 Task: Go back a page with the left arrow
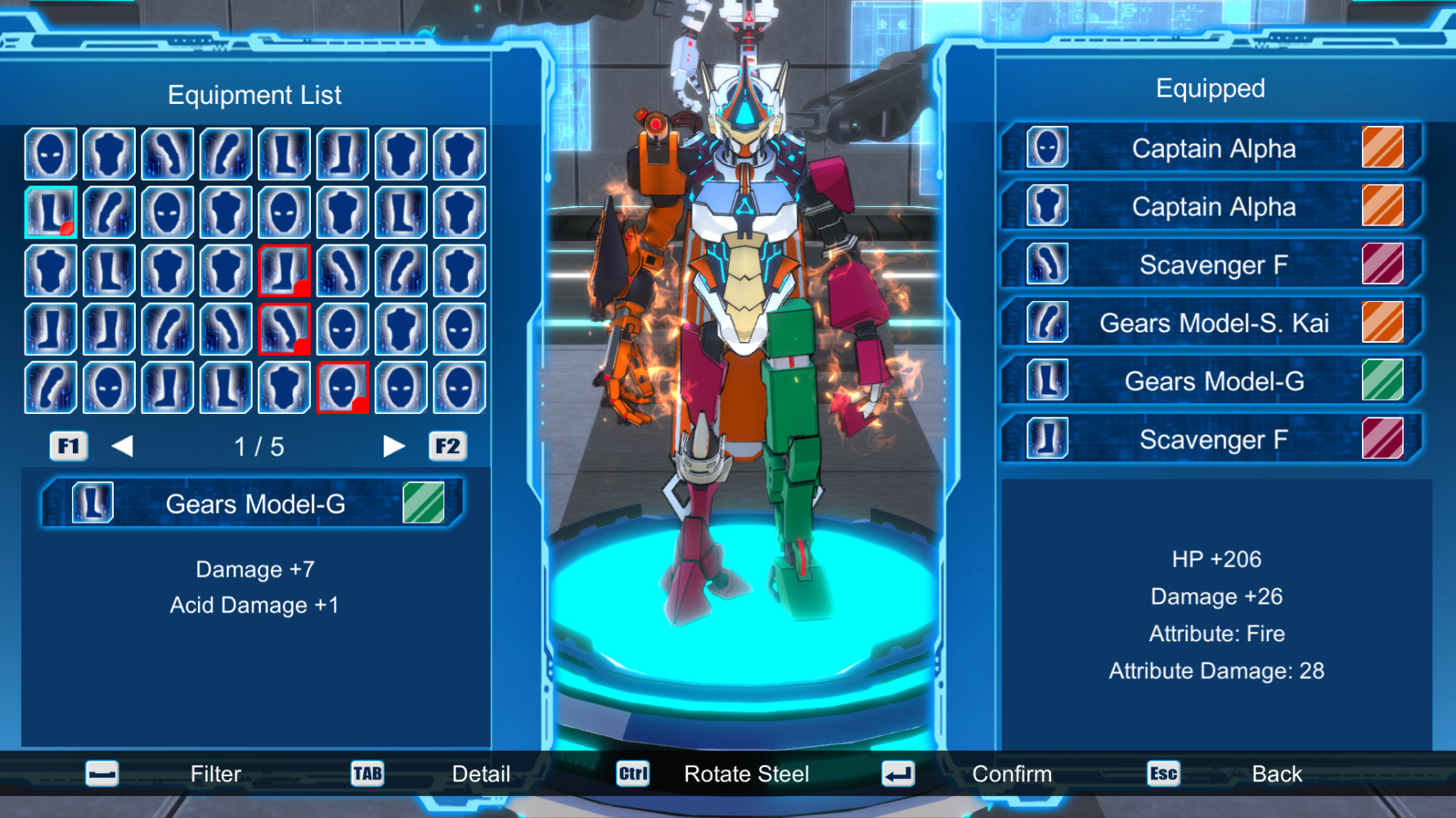[x=123, y=446]
